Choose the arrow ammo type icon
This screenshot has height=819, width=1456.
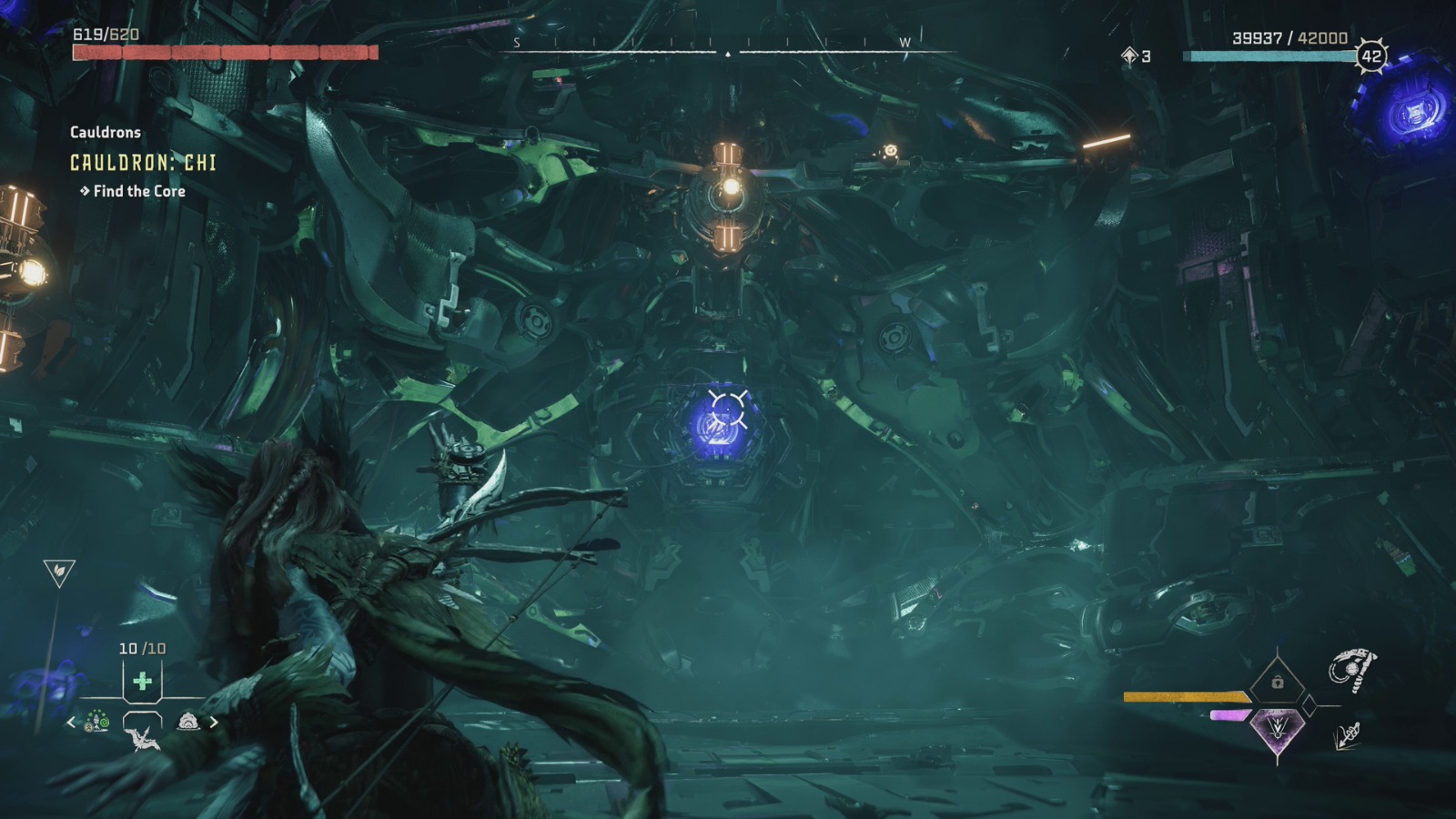[x=1348, y=735]
